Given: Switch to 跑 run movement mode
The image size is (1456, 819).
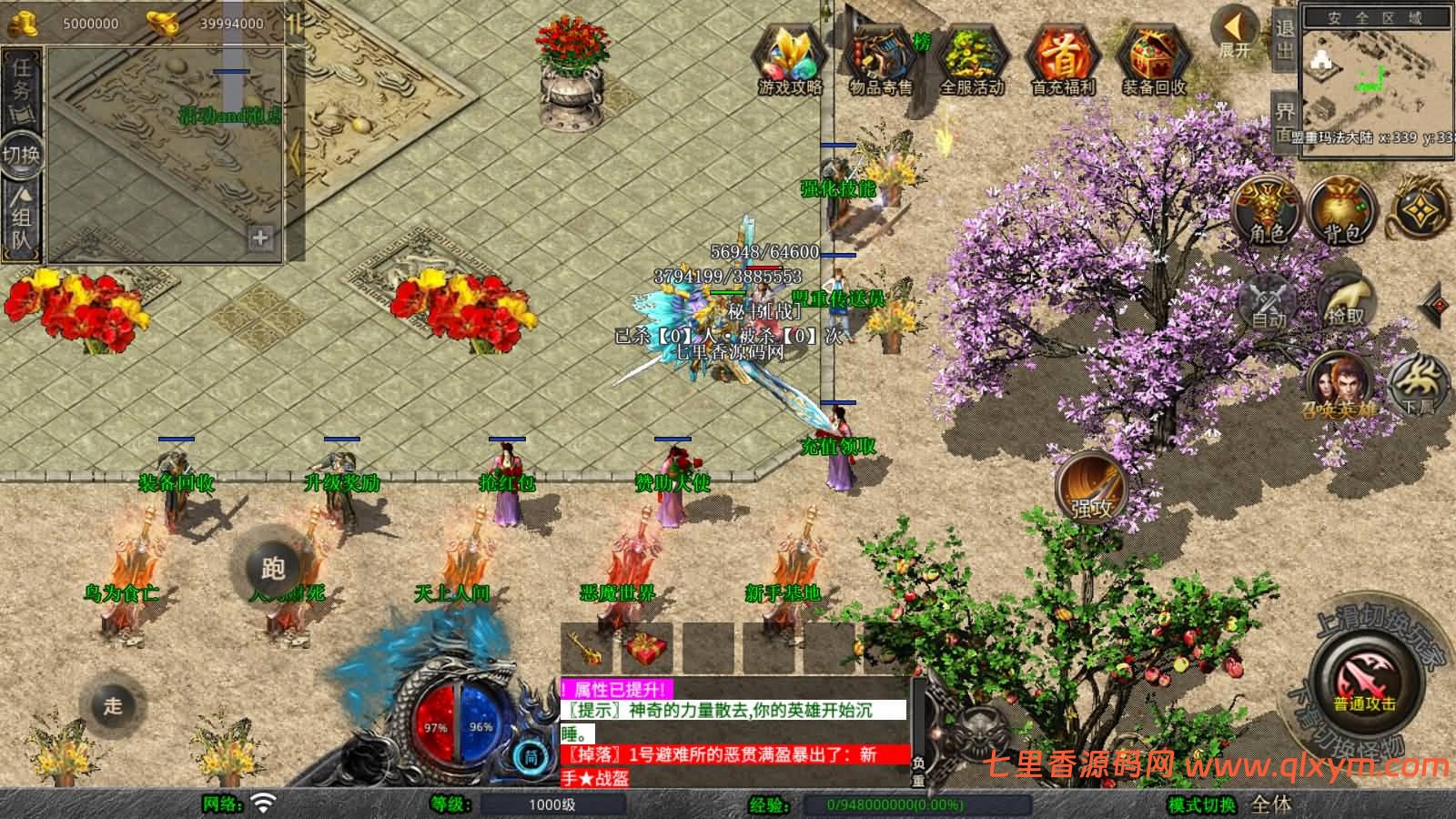Looking at the screenshot, I should tap(273, 568).
